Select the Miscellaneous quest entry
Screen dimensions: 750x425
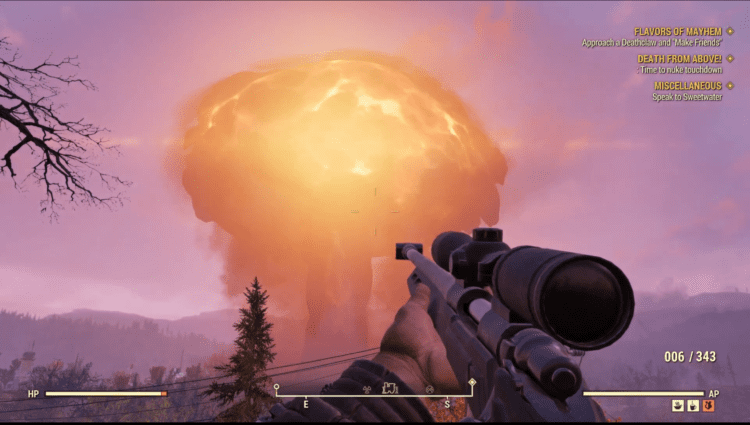tap(687, 86)
